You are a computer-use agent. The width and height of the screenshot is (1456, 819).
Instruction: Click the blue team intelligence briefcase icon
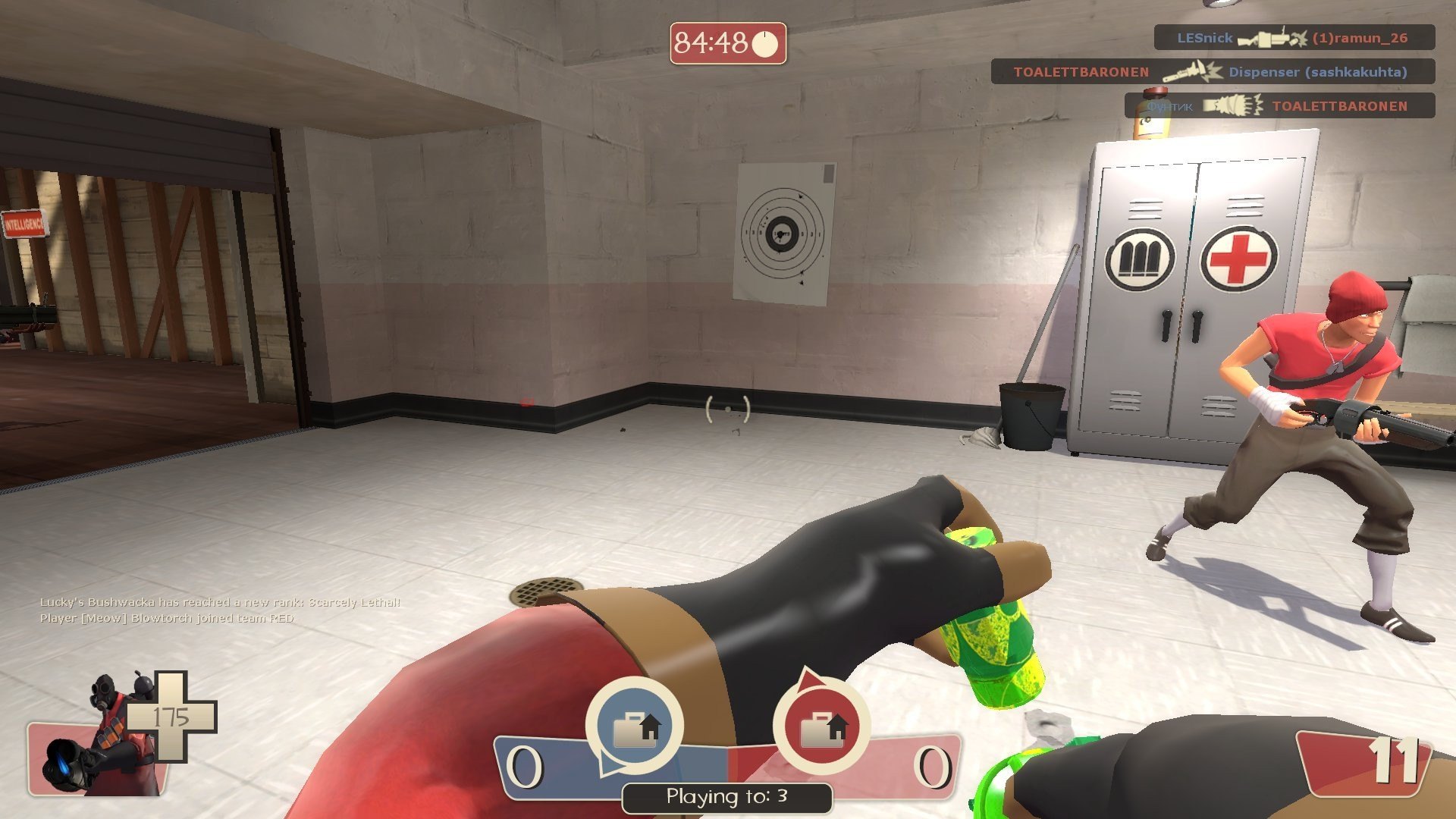coord(634,726)
